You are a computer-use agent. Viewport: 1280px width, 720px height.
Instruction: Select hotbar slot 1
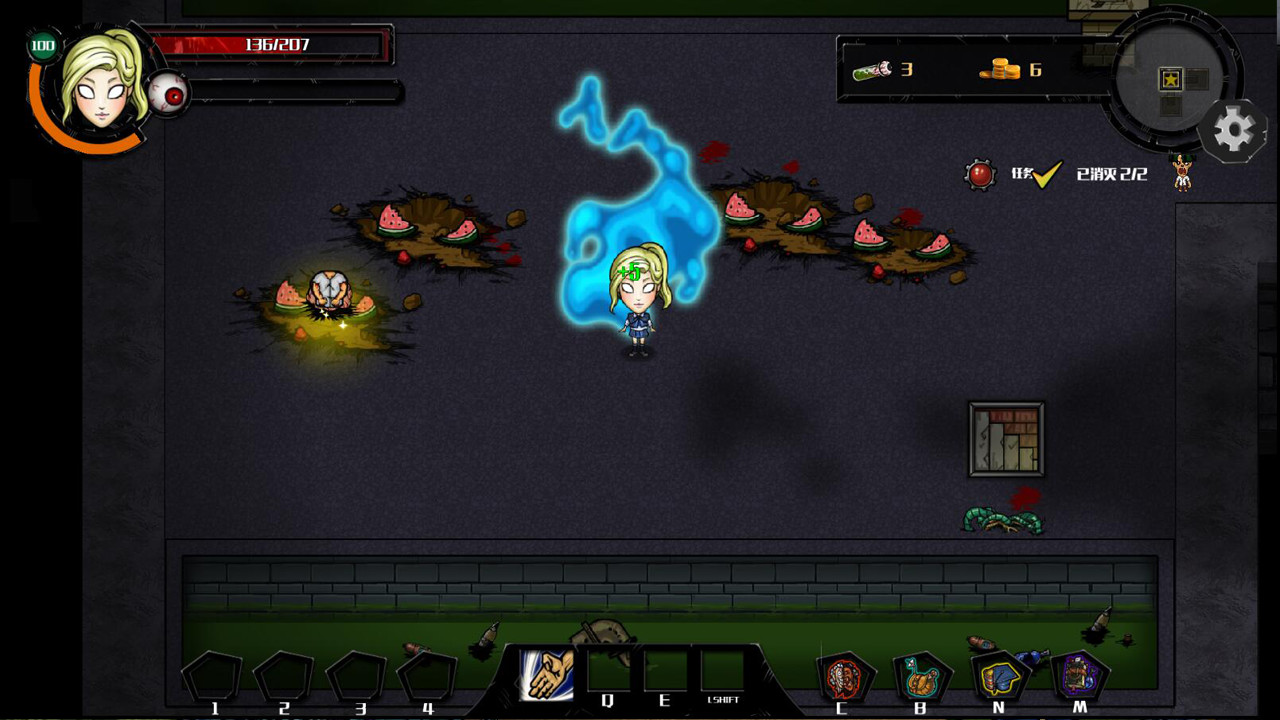pos(211,674)
